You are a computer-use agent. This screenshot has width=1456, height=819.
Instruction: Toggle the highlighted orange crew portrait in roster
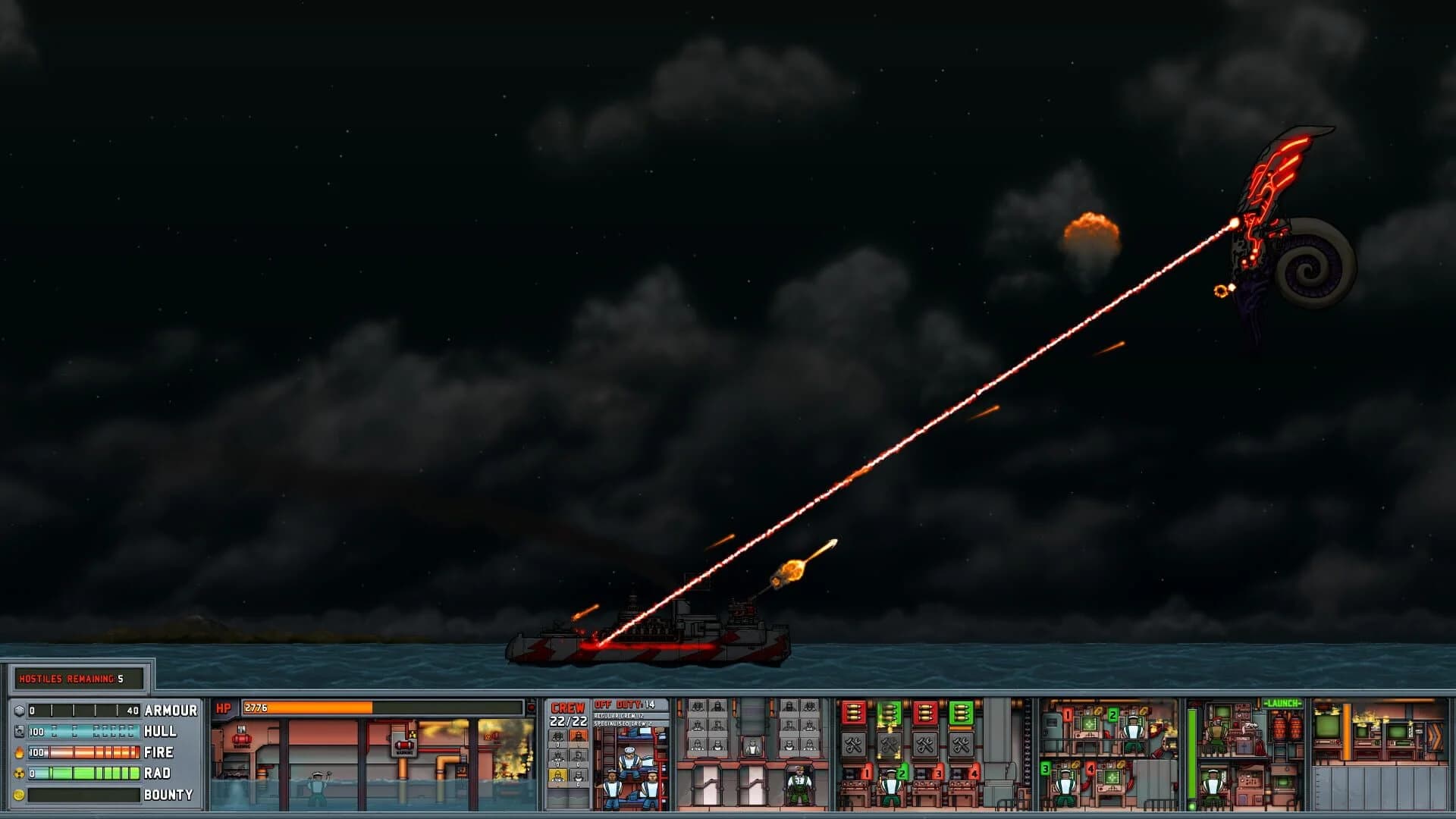[x=579, y=737]
